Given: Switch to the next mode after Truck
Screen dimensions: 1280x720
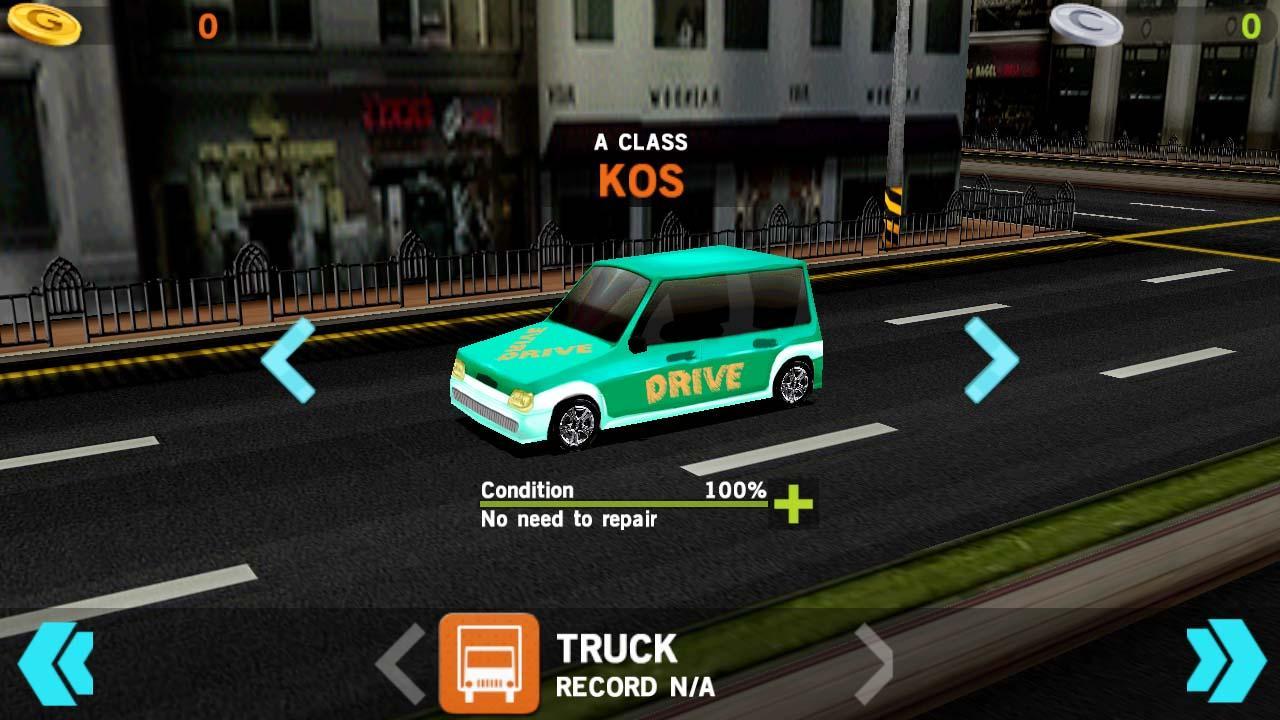Looking at the screenshot, I should tap(873, 664).
